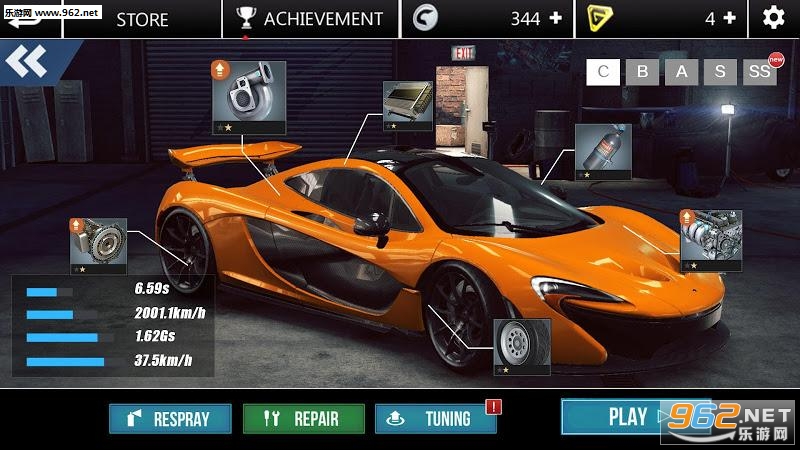Choose the tire upgrade part
The height and width of the screenshot is (450, 800).
522,346
